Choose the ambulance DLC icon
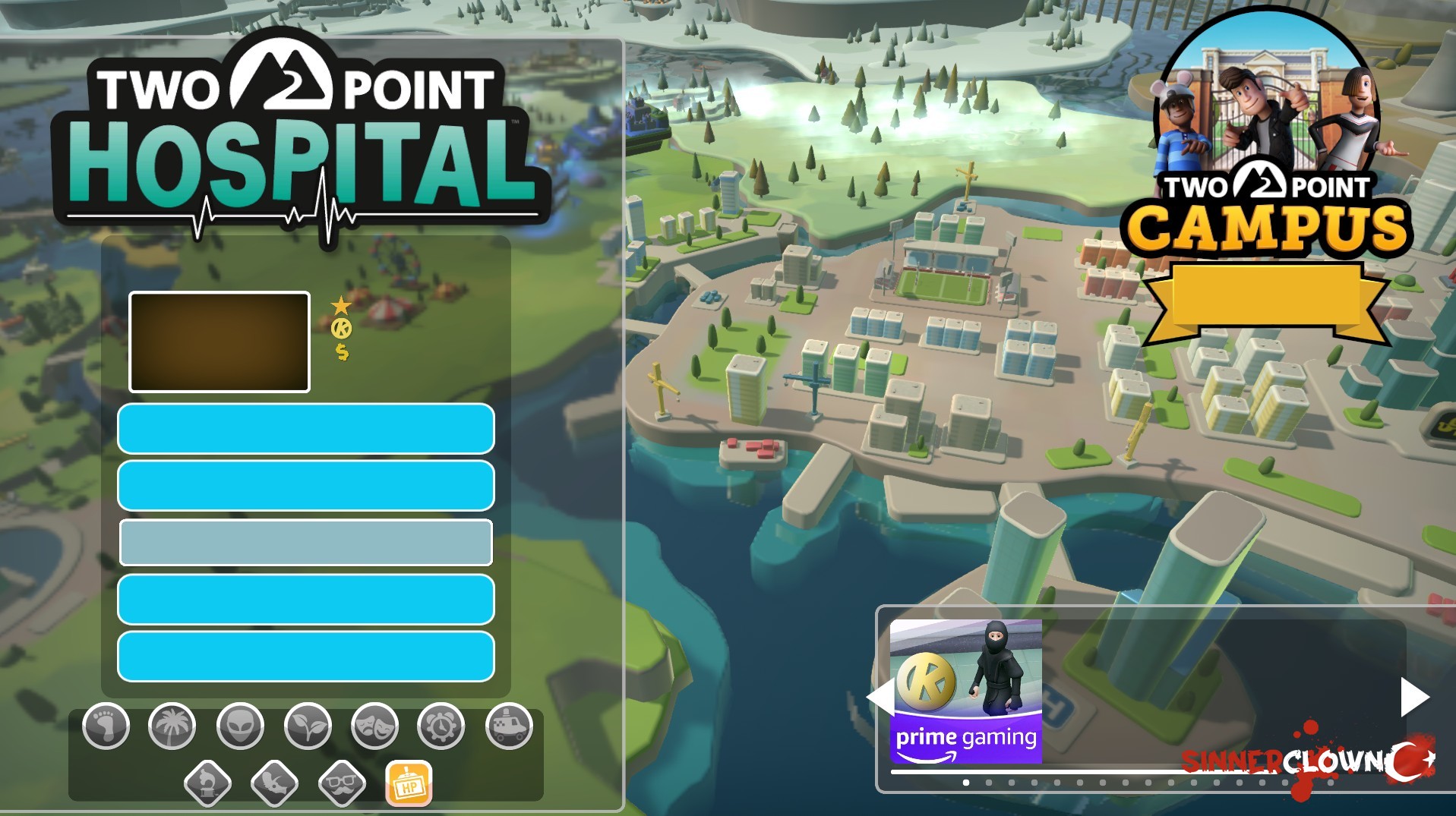 pyautogui.click(x=509, y=726)
